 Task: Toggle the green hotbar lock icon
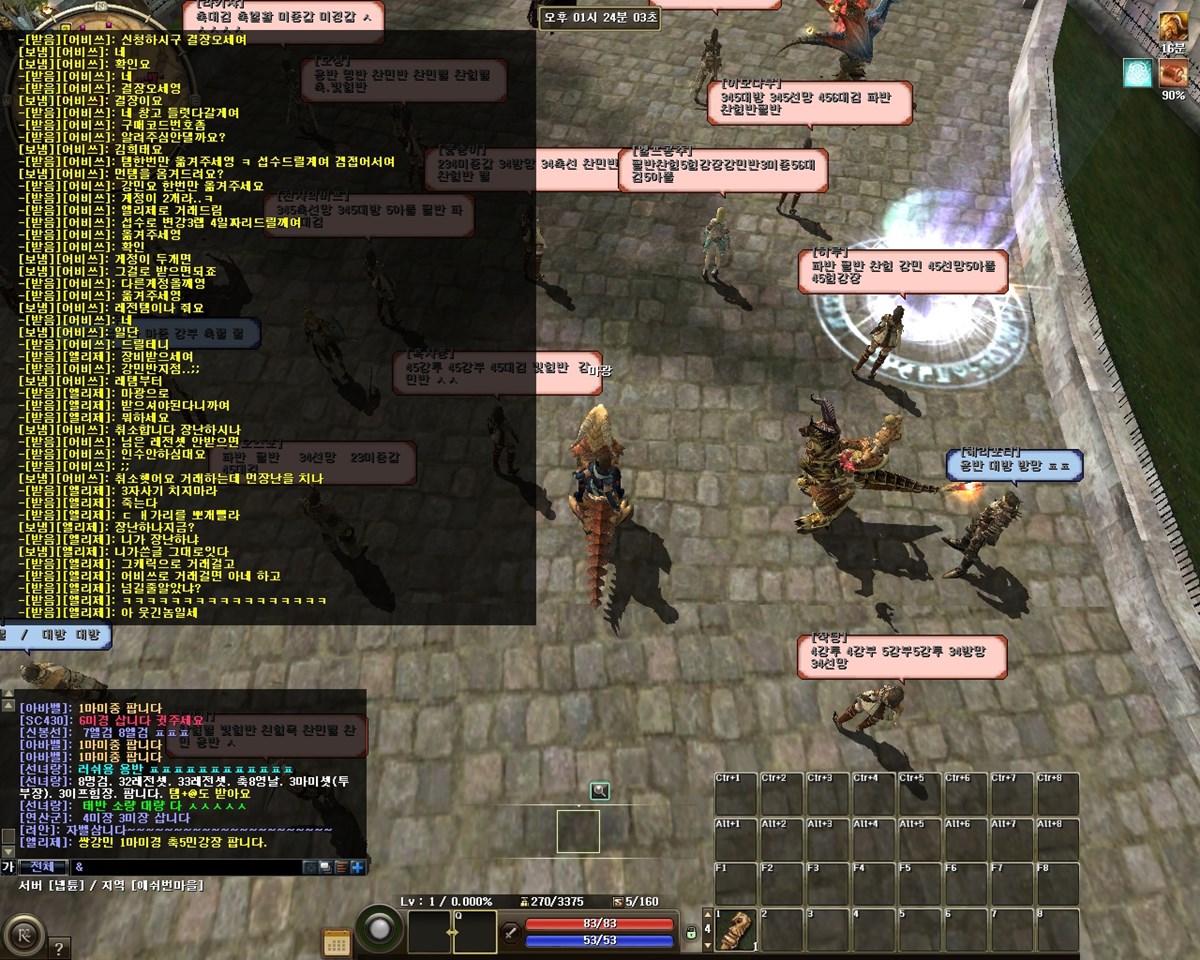coord(690,933)
